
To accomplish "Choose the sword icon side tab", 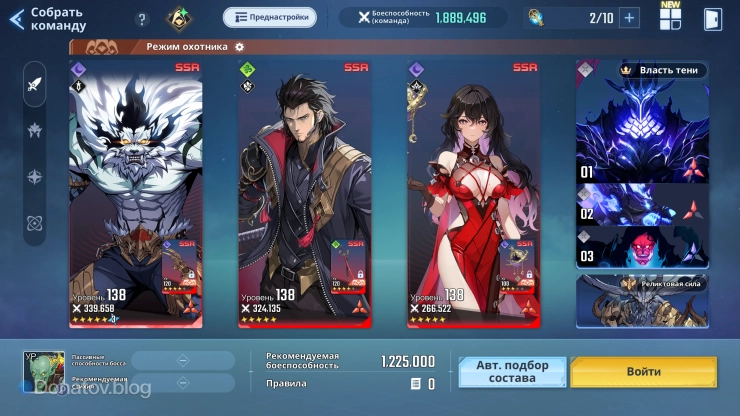I will pos(35,84).
